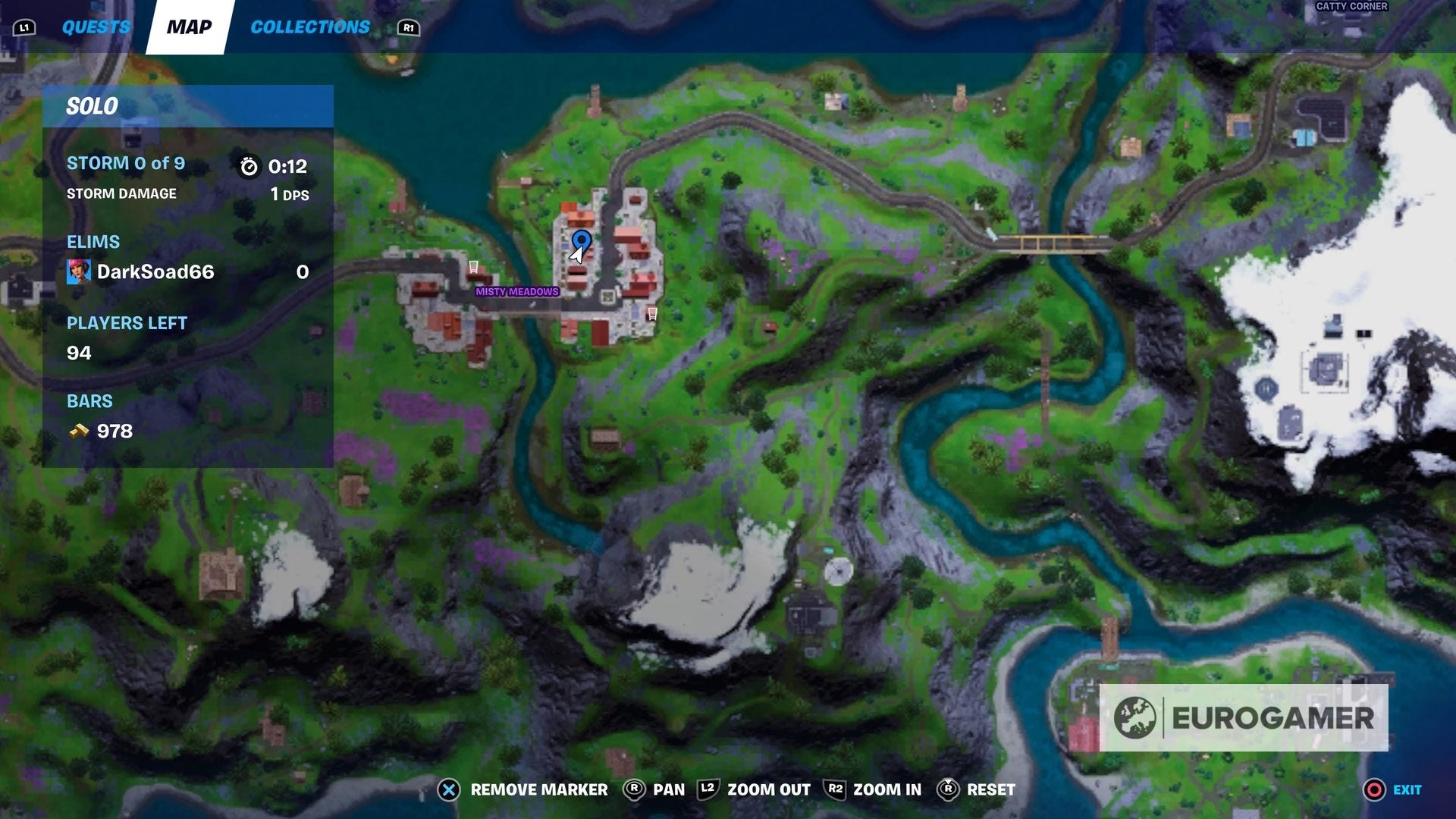Image resolution: width=1456 pixels, height=819 pixels.
Task: Open the Collections tab
Action: [310, 27]
